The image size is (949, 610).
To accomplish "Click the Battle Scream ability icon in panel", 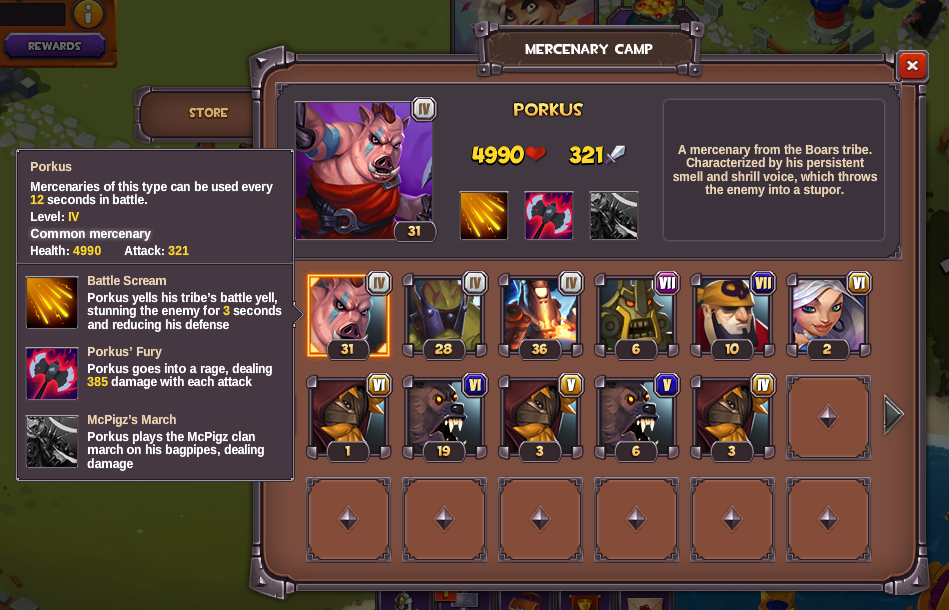I will pyautogui.click(x=484, y=215).
